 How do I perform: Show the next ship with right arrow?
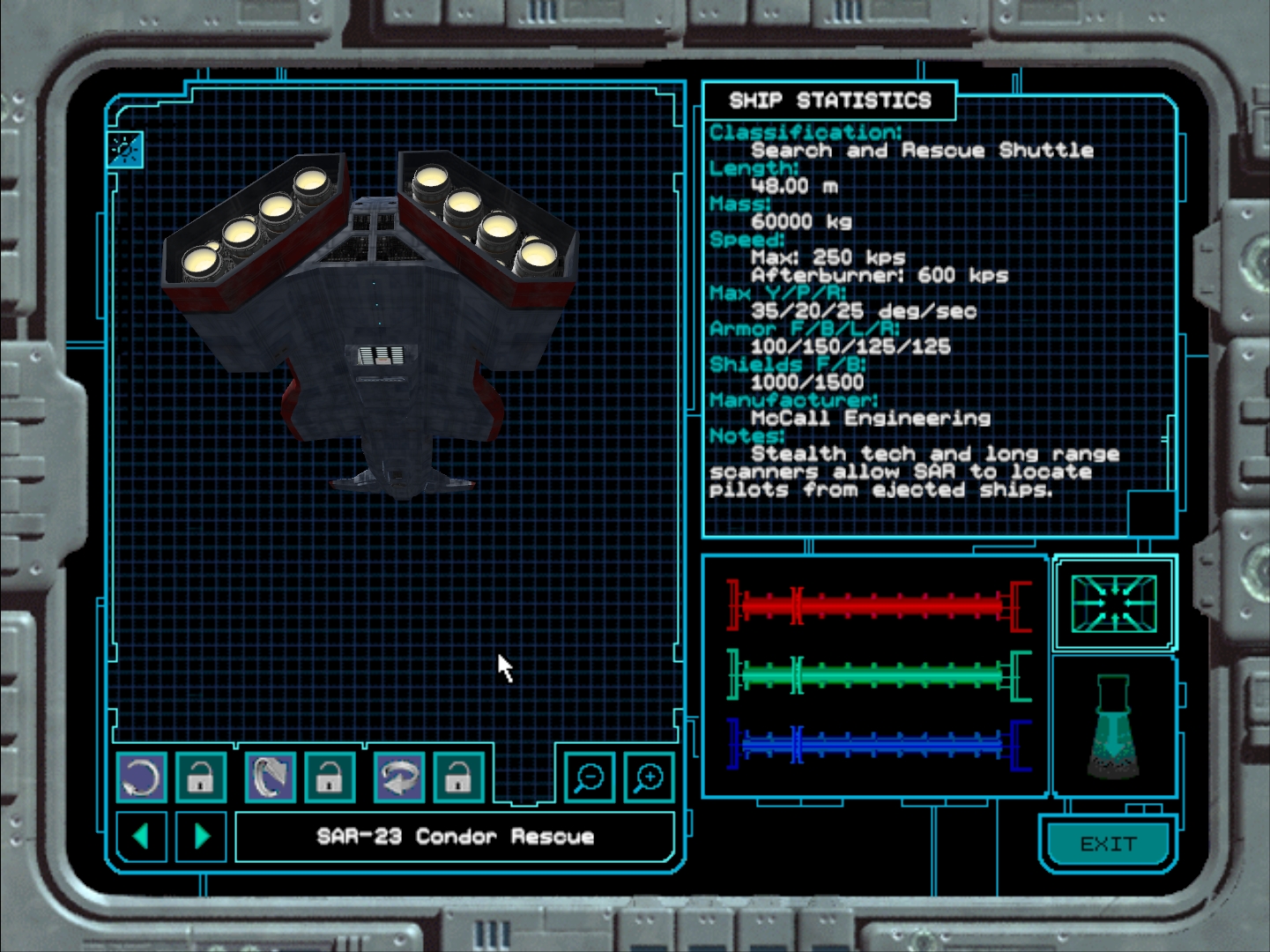202,836
